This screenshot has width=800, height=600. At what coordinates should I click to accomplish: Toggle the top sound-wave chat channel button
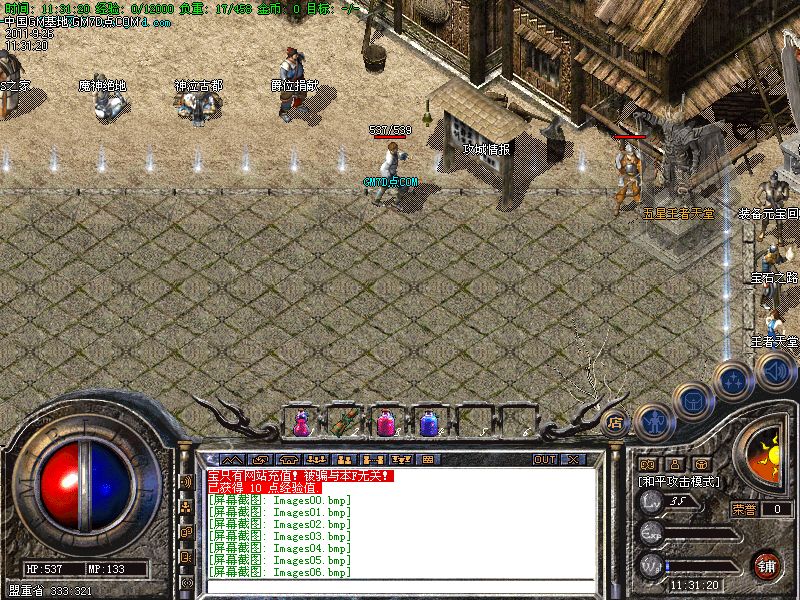pyautogui.click(x=186, y=481)
